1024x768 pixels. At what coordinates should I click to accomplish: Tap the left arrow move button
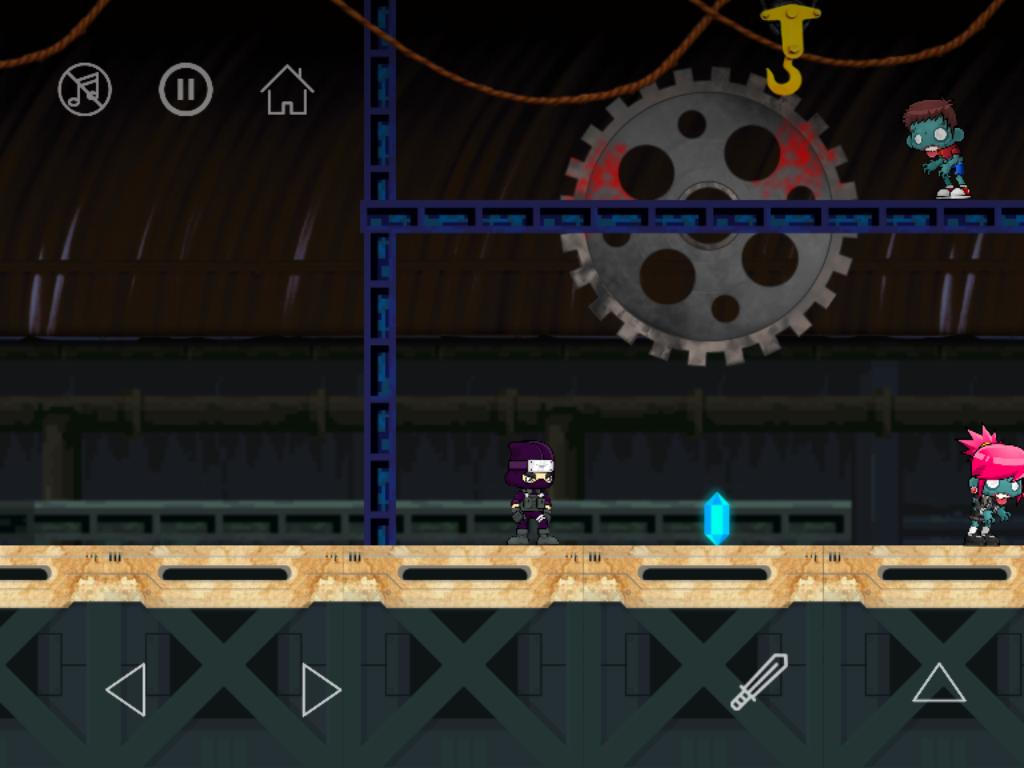[127, 689]
